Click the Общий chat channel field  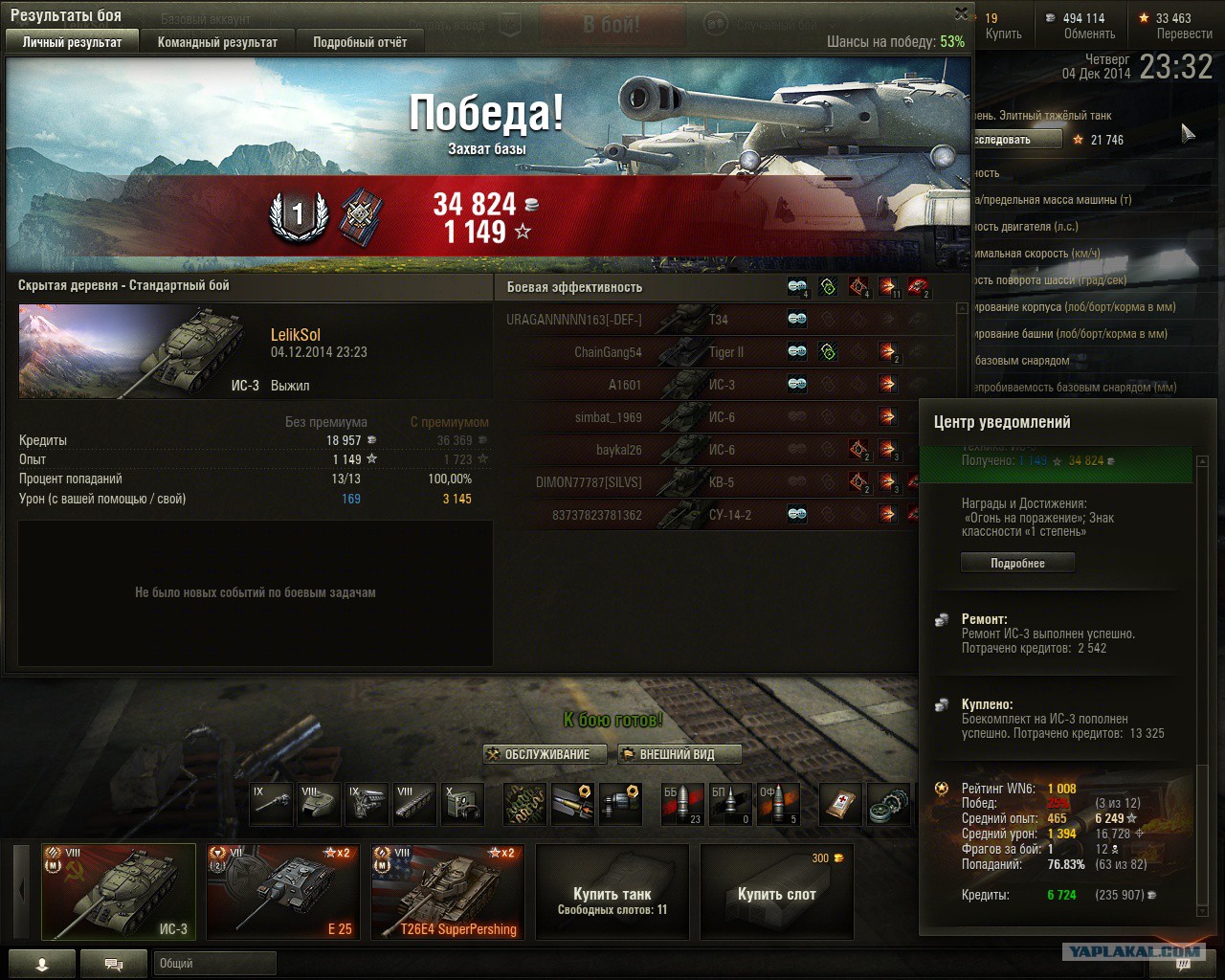214,964
